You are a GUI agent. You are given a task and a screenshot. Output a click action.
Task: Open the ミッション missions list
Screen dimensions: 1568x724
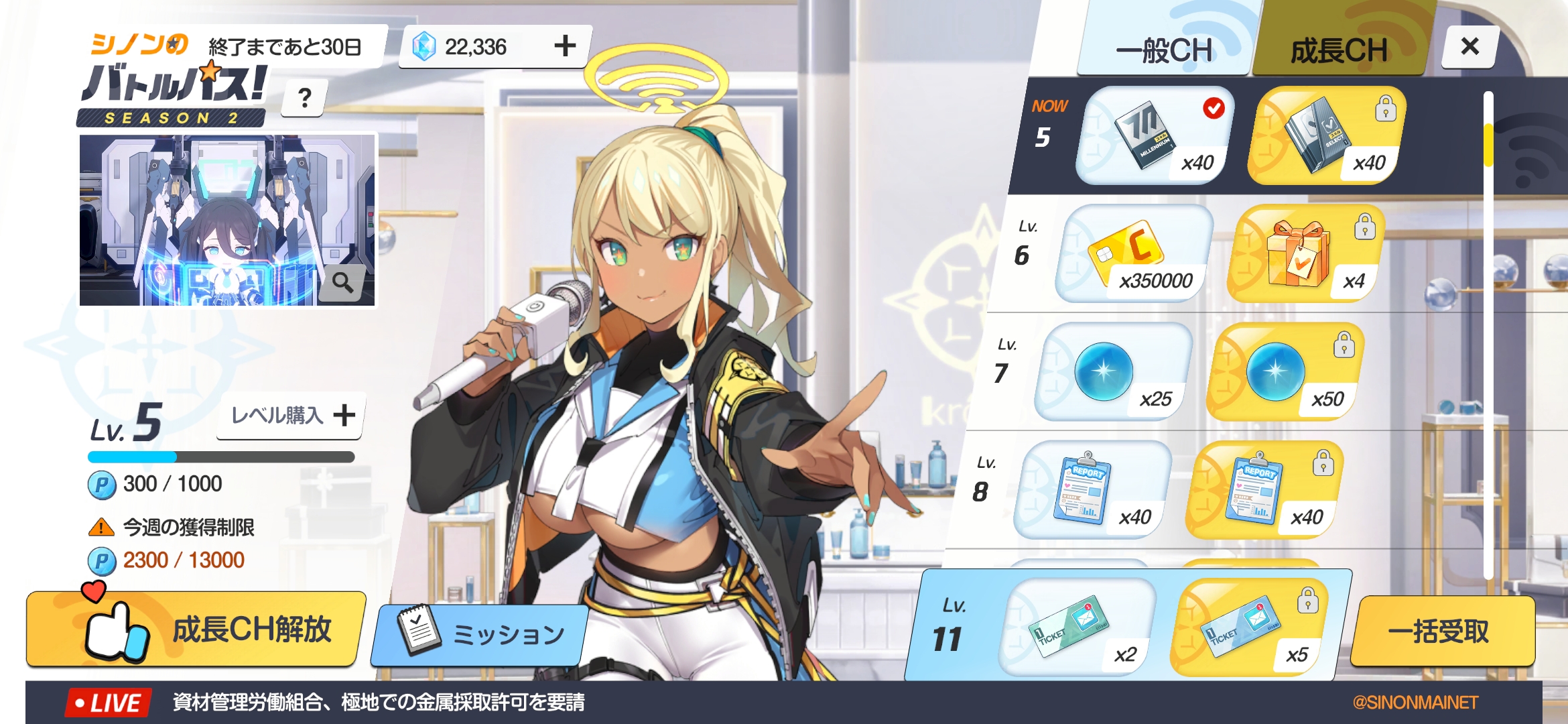pos(480,634)
